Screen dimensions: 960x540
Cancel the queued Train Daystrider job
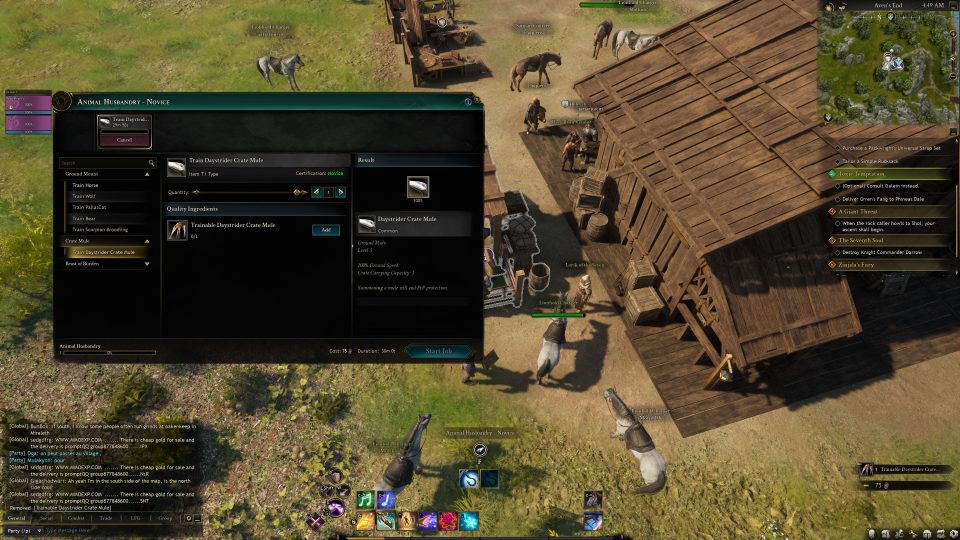[125, 140]
